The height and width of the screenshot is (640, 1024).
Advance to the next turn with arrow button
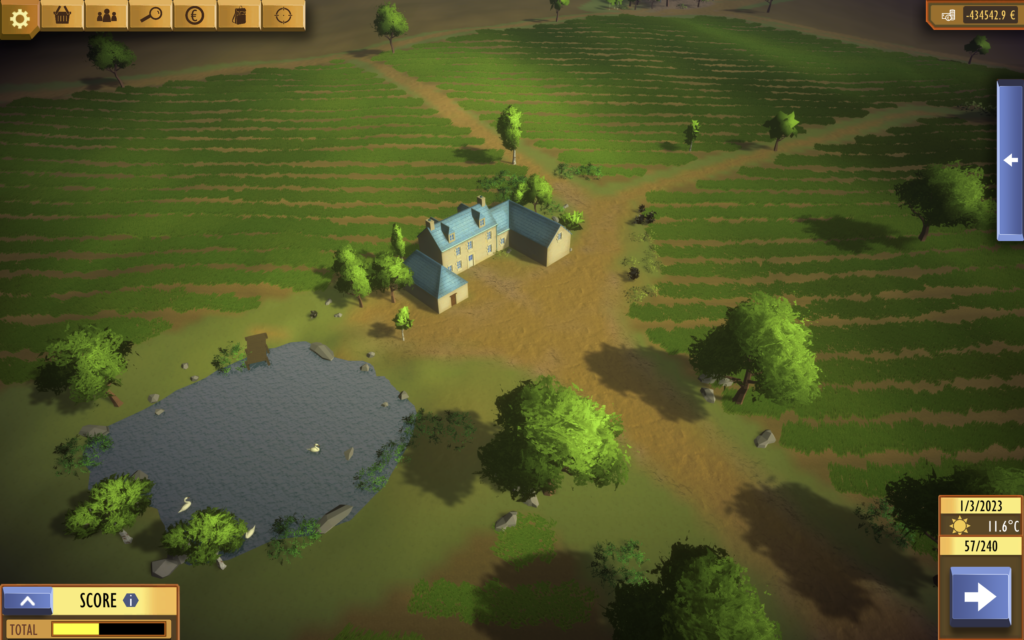click(x=979, y=596)
